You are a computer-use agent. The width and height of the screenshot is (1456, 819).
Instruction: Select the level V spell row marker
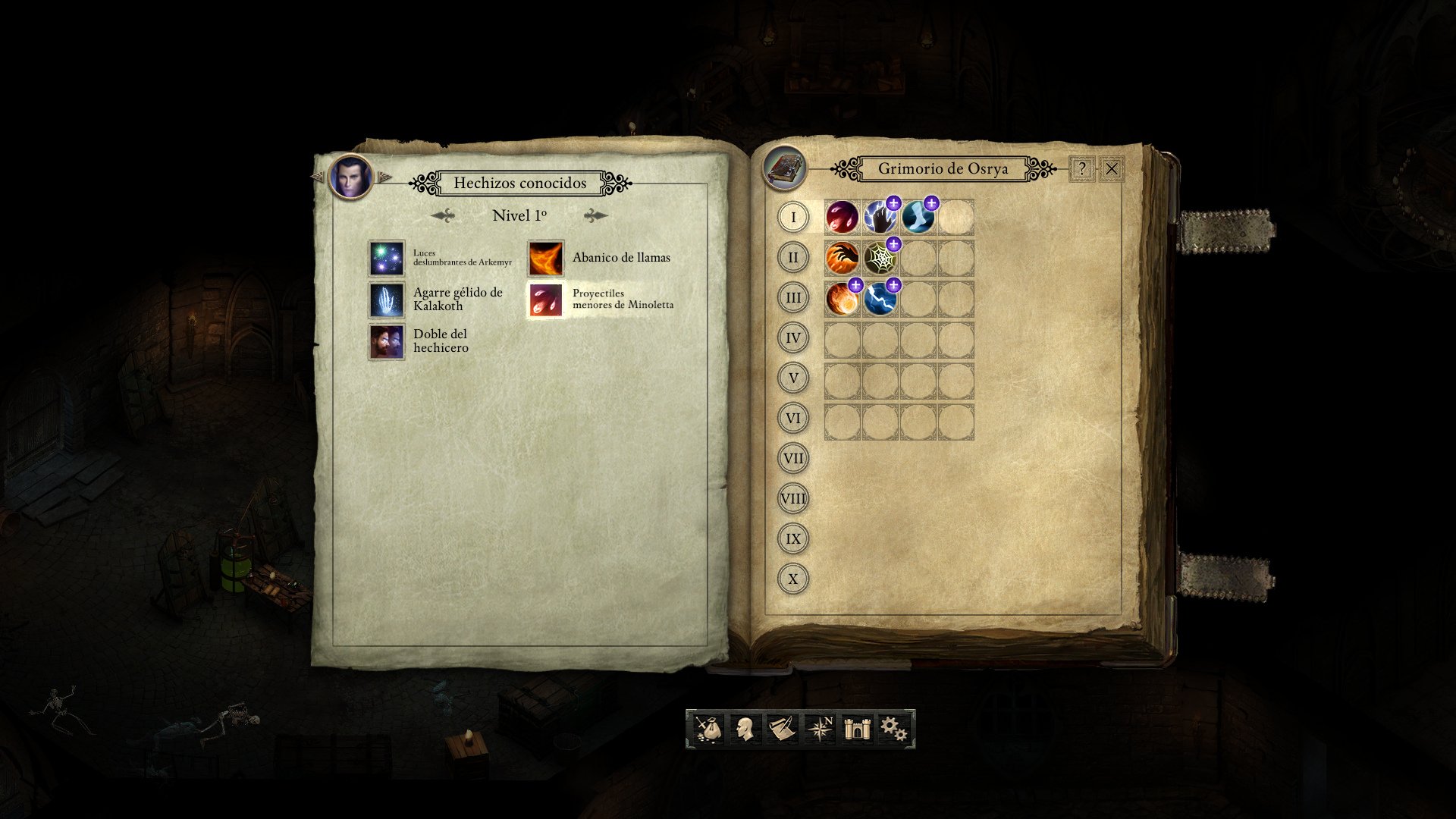click(792, 378)
